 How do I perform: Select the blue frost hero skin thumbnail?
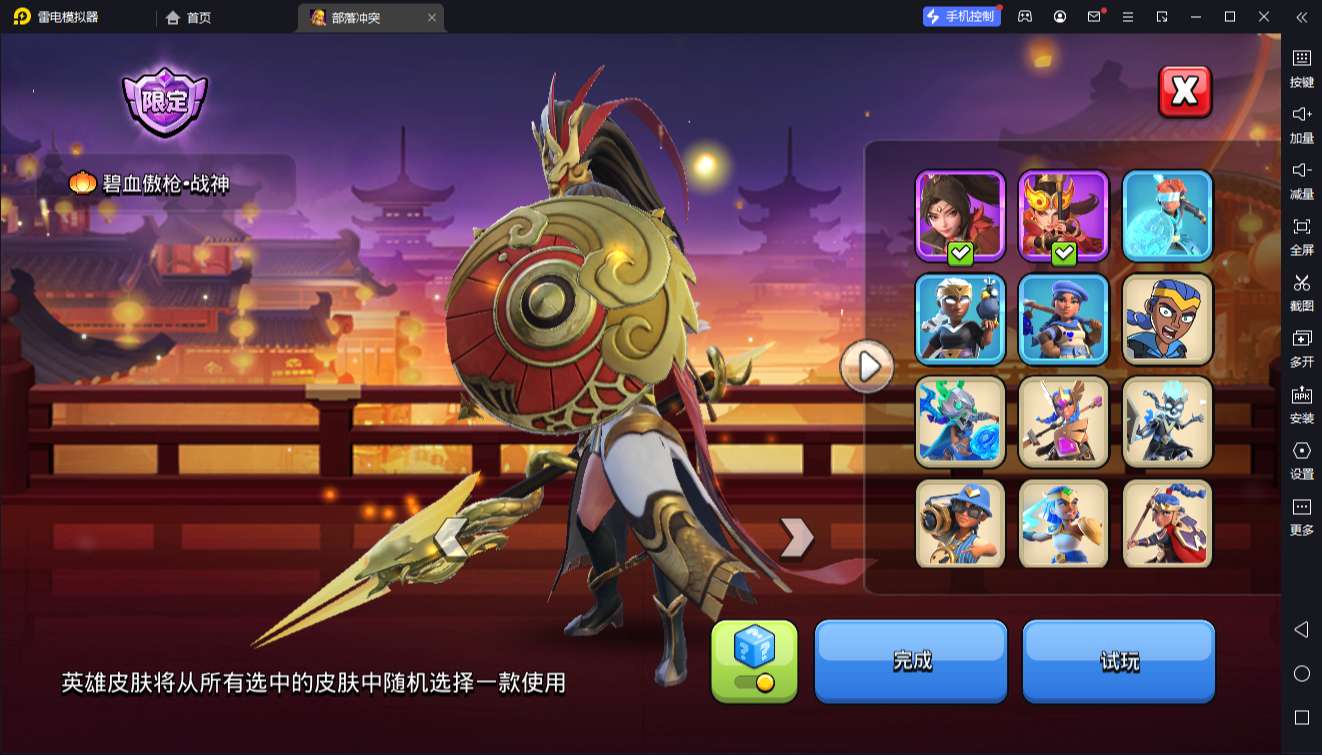click(x=1167, y=213)
